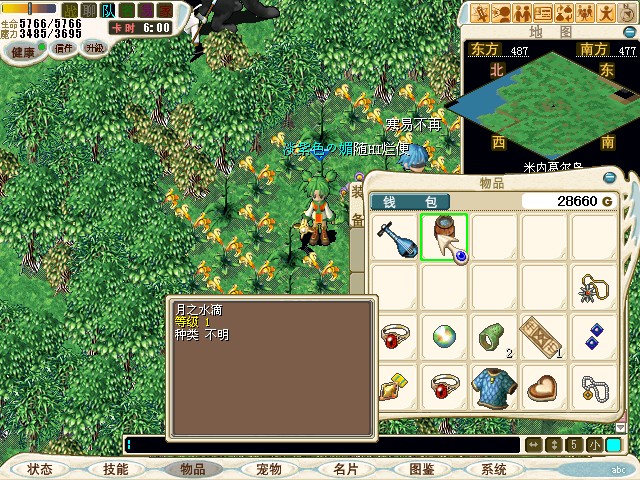Switch to the 技能 skills tab

(x=116, y=469)
